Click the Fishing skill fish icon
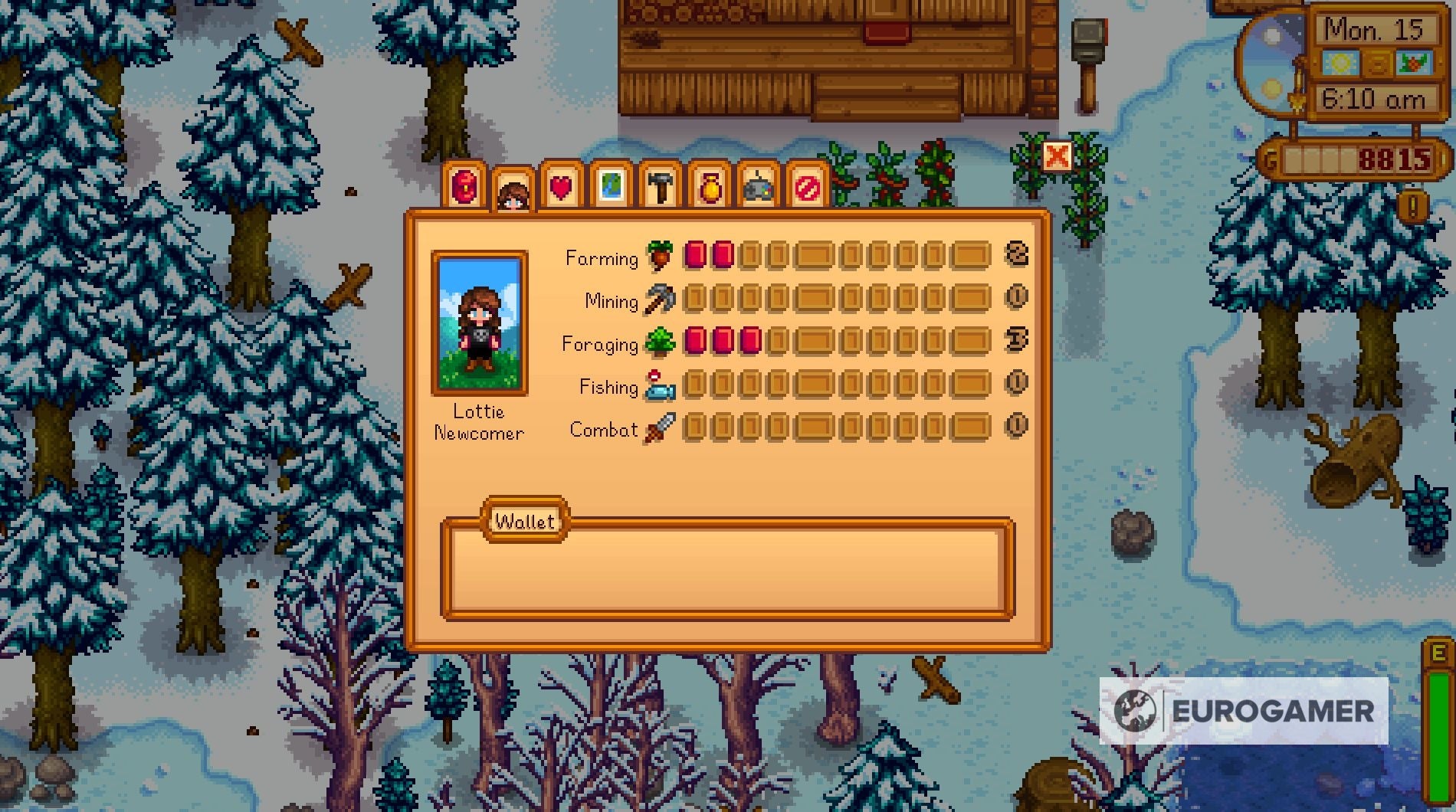This screenshot has width=1456, height=812. click(x=659, y=387)
